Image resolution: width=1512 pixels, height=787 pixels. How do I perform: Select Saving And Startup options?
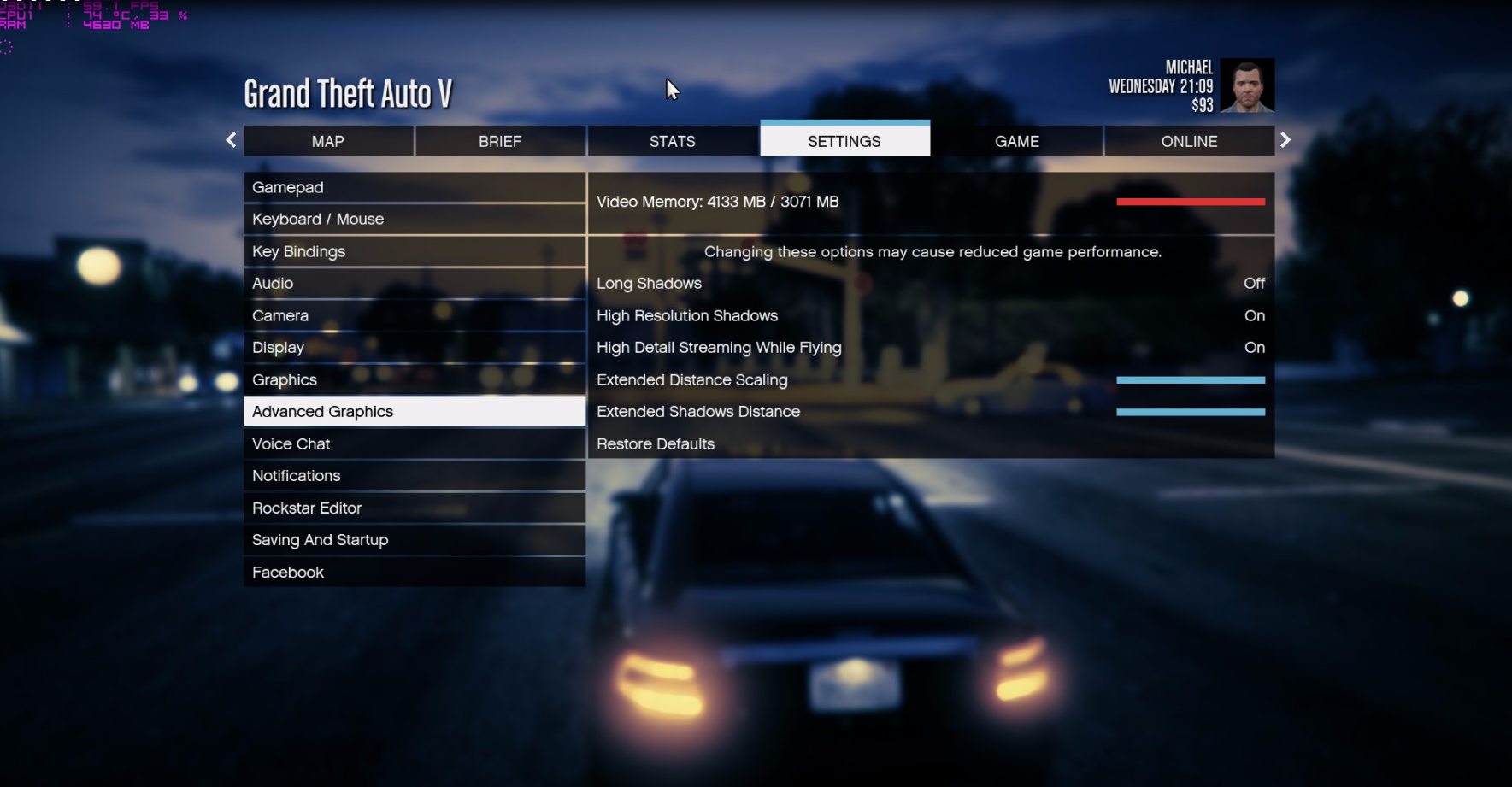click(x=414, y=540)
